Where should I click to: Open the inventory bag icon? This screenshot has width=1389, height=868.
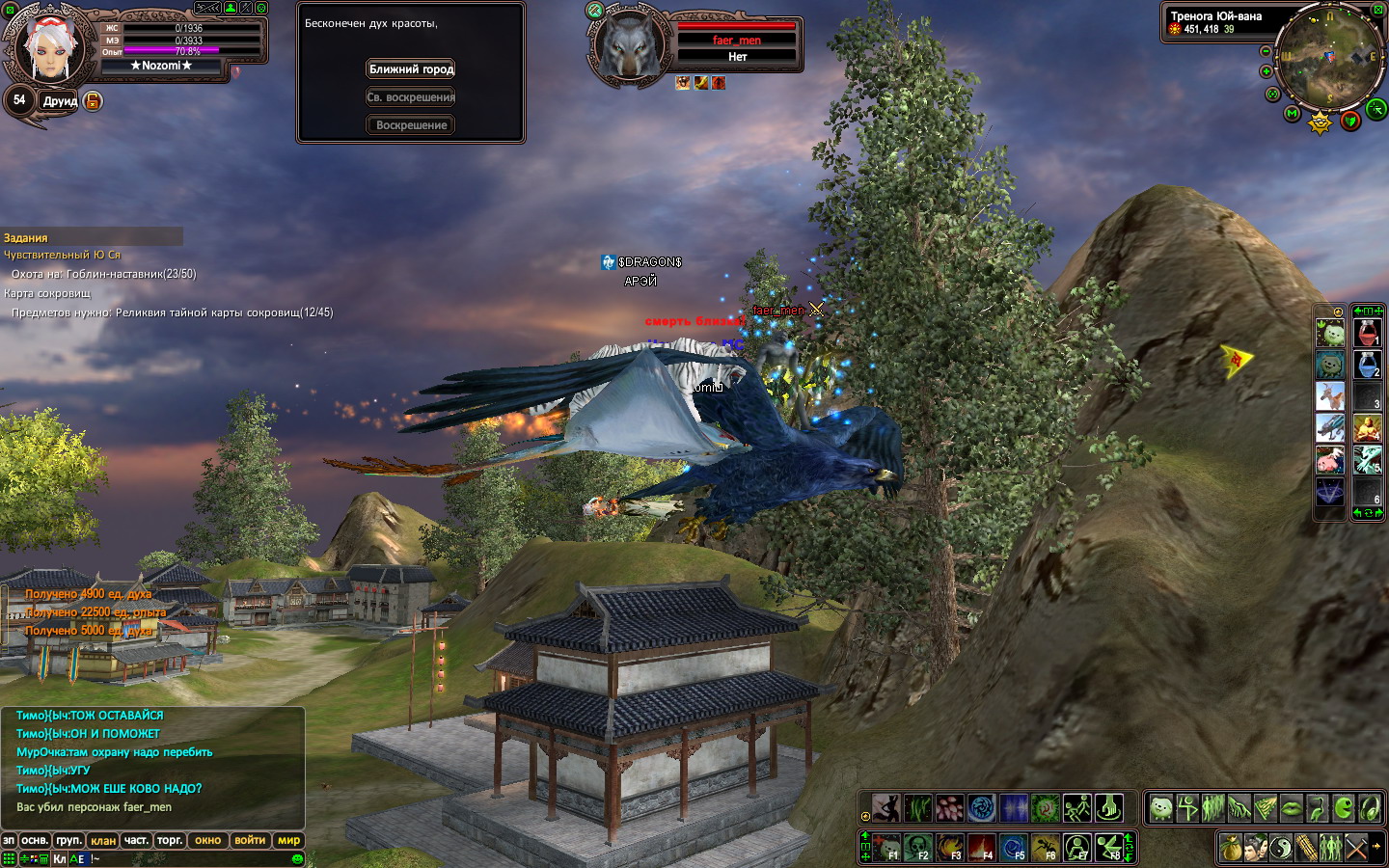(x=1230, y=848)
